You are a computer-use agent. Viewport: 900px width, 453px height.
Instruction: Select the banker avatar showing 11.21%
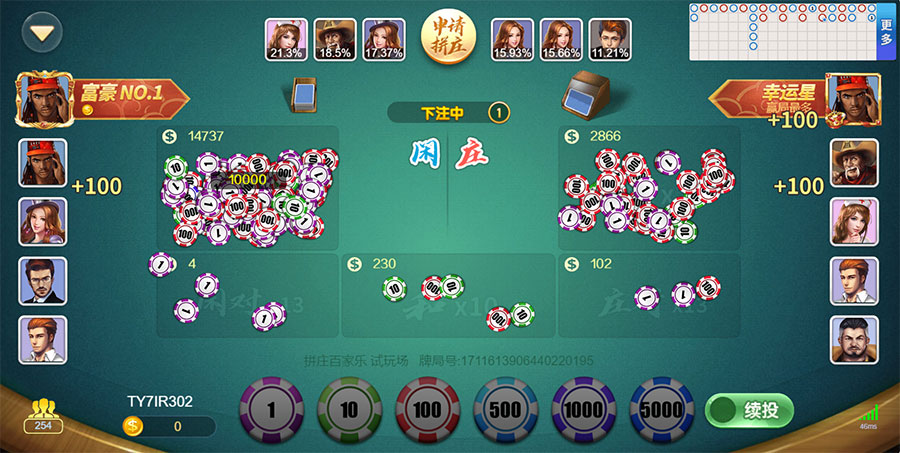610,40
